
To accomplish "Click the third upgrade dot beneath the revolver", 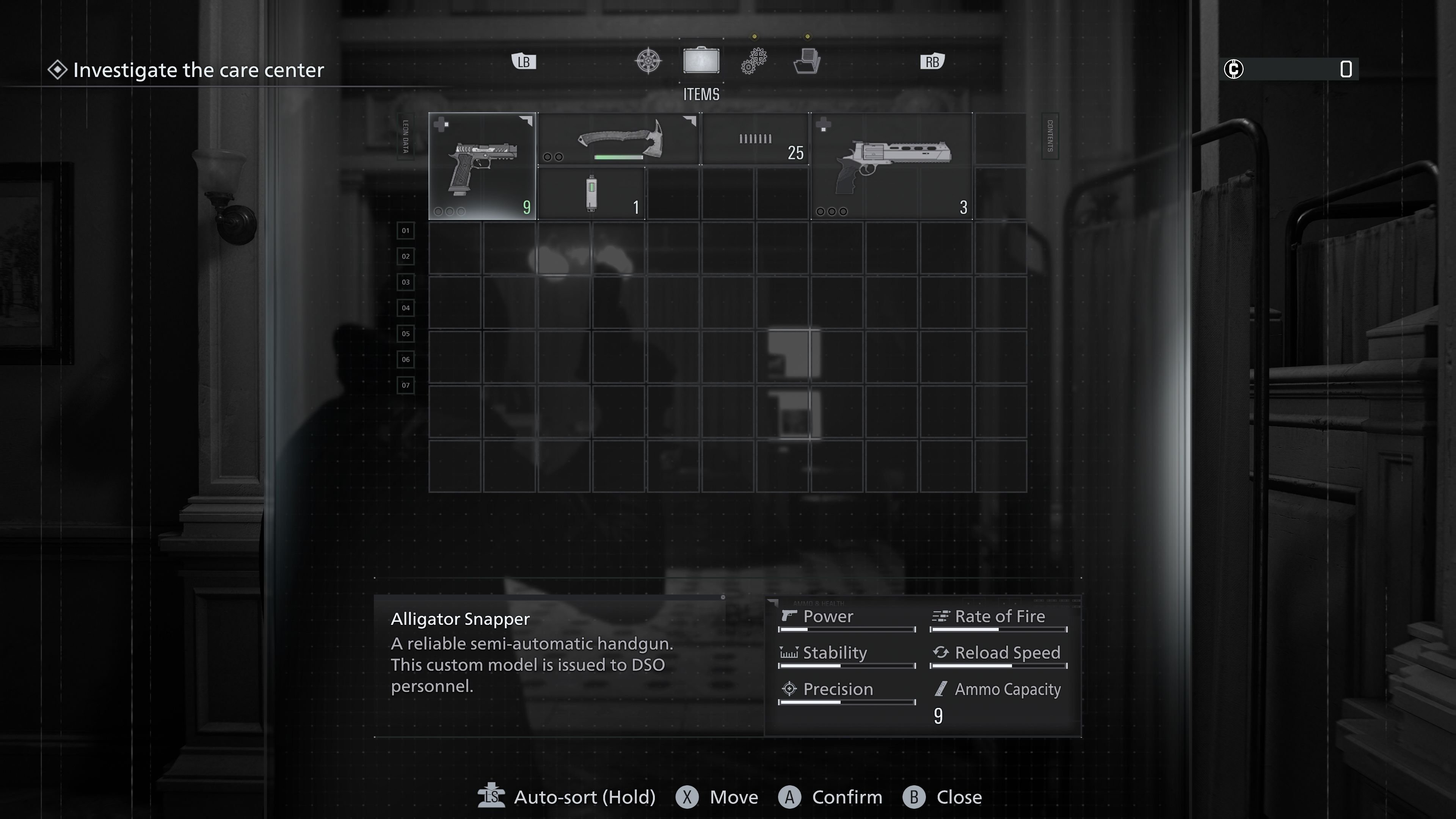I will (843, 212).
